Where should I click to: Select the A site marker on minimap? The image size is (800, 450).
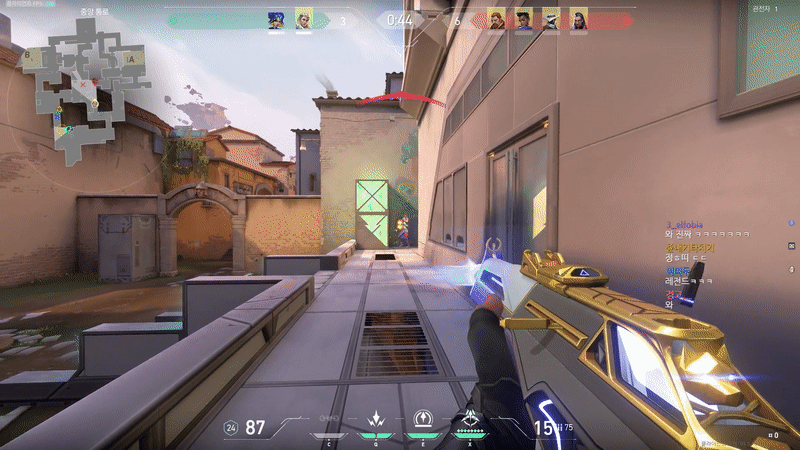coord(131,59)
